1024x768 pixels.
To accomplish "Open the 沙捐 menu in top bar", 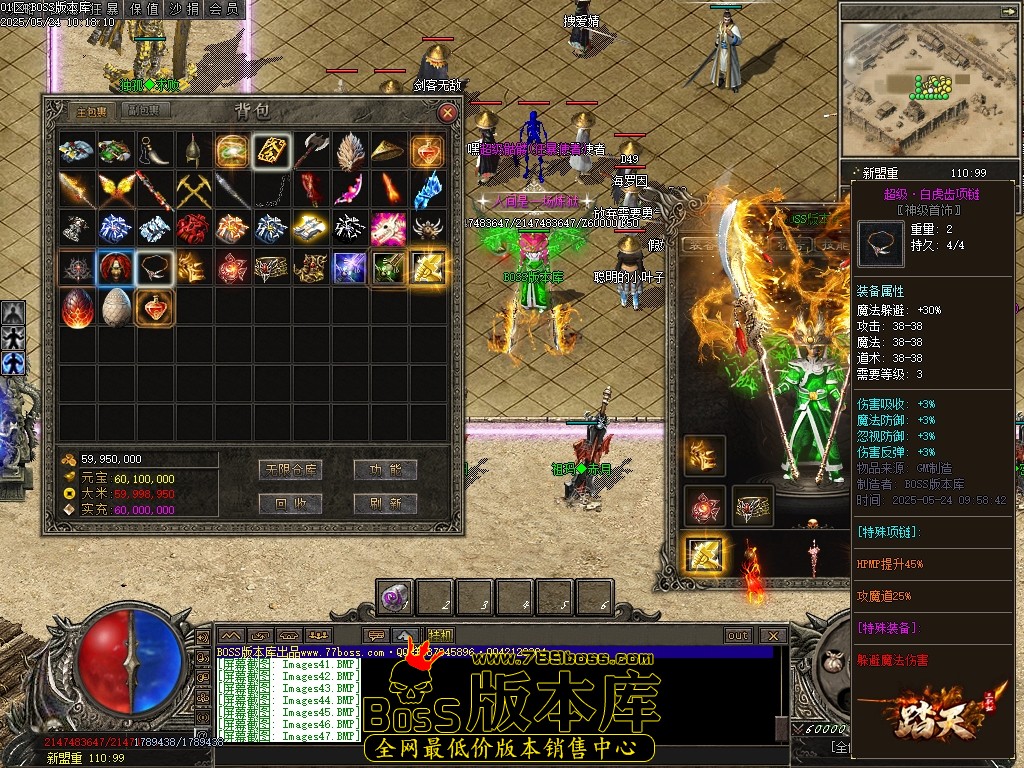I will [x=184, y=8].
